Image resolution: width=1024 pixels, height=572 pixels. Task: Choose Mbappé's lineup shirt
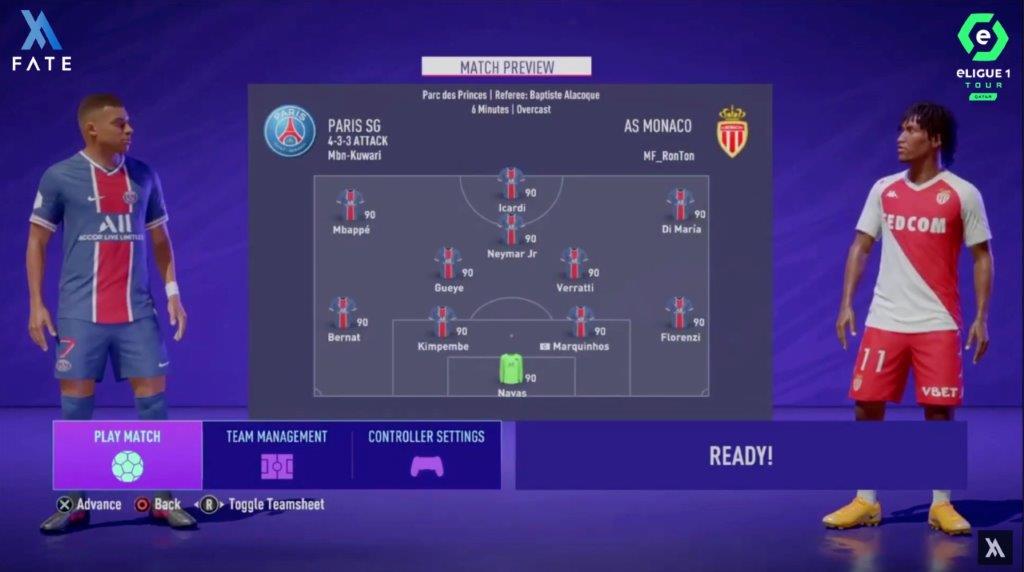[350, 206]
